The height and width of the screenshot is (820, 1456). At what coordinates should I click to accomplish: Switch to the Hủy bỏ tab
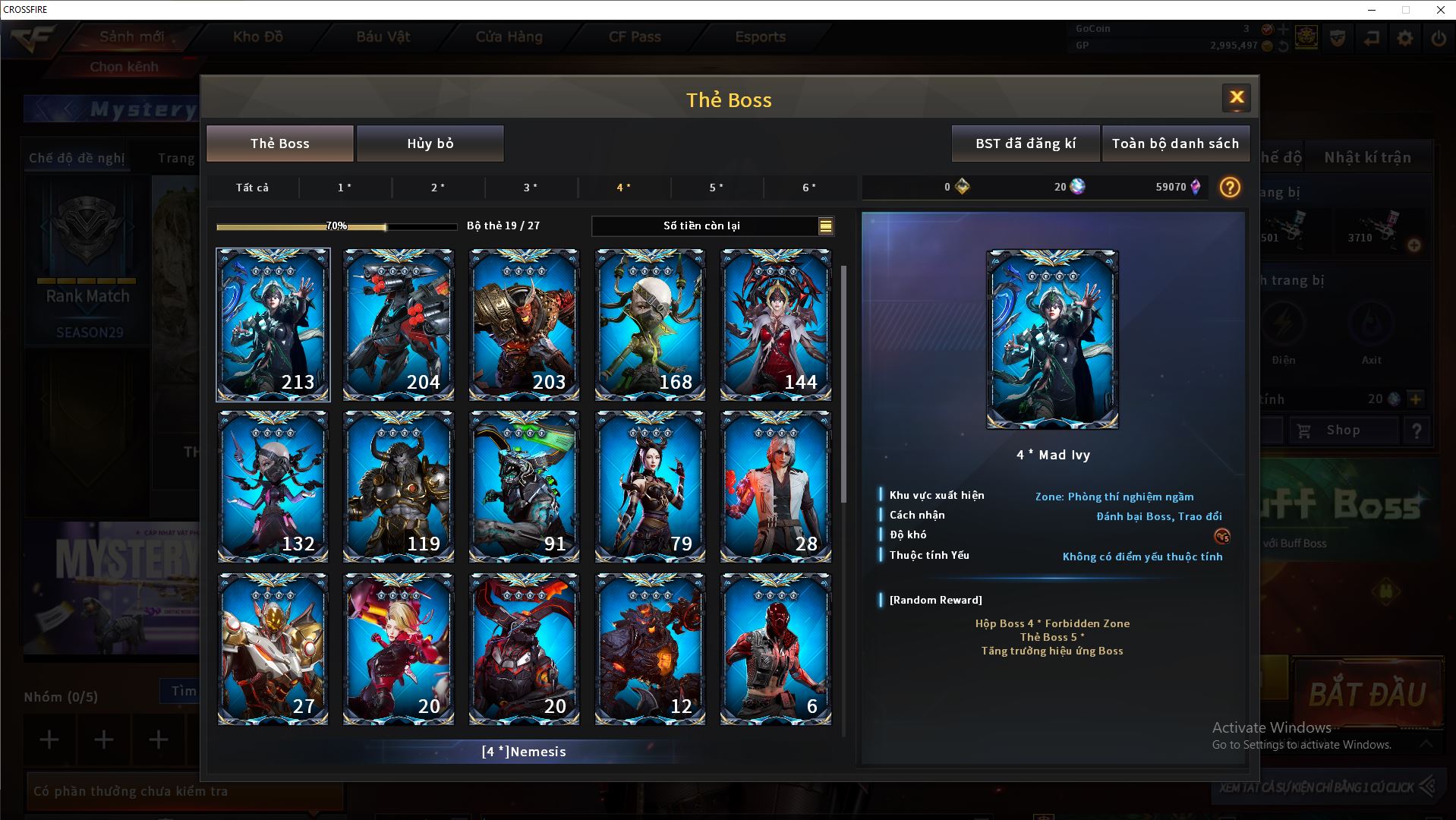(430, 143)
